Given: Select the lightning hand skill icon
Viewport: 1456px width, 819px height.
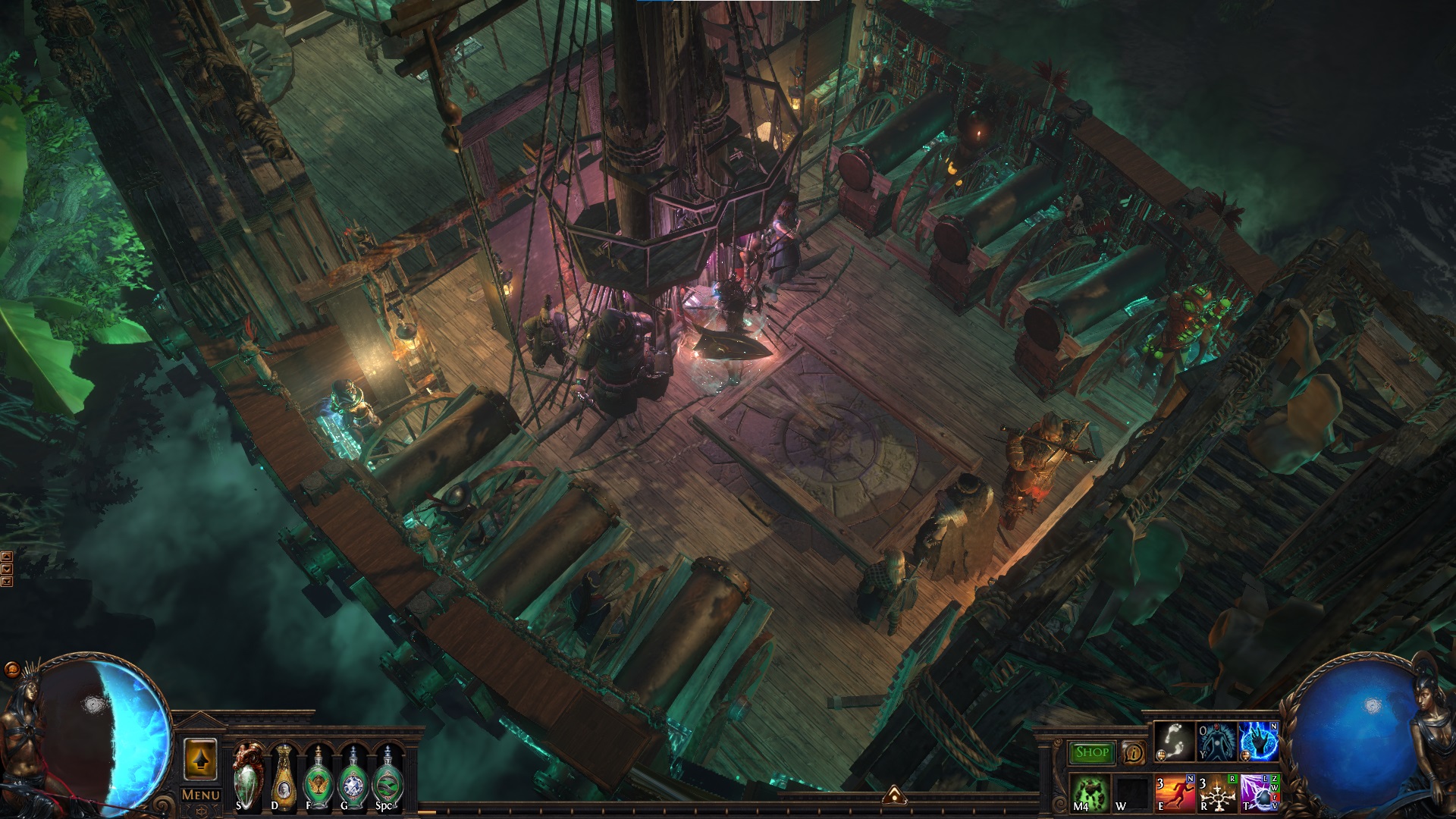Looking at the screenshot, I should [x=1259, y=742].
